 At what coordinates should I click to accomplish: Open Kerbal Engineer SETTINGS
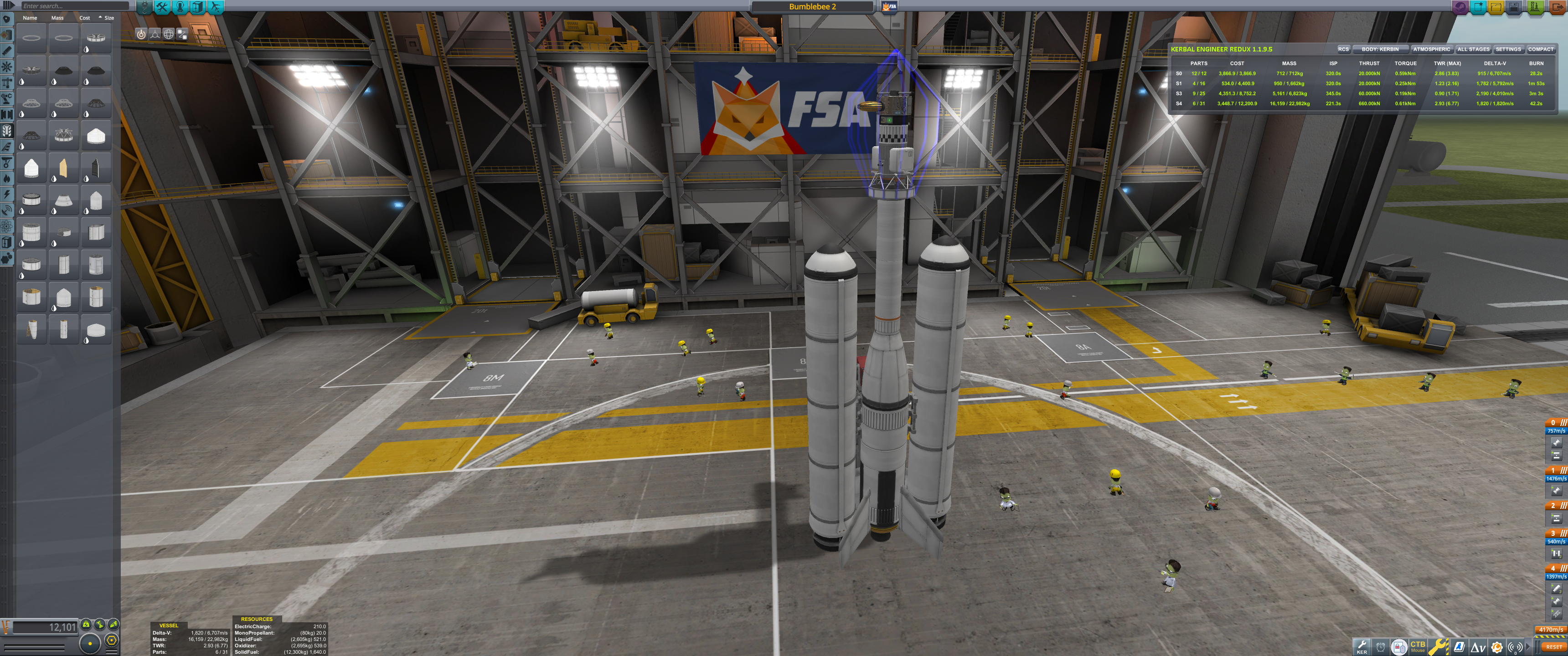click(1508, 49)
